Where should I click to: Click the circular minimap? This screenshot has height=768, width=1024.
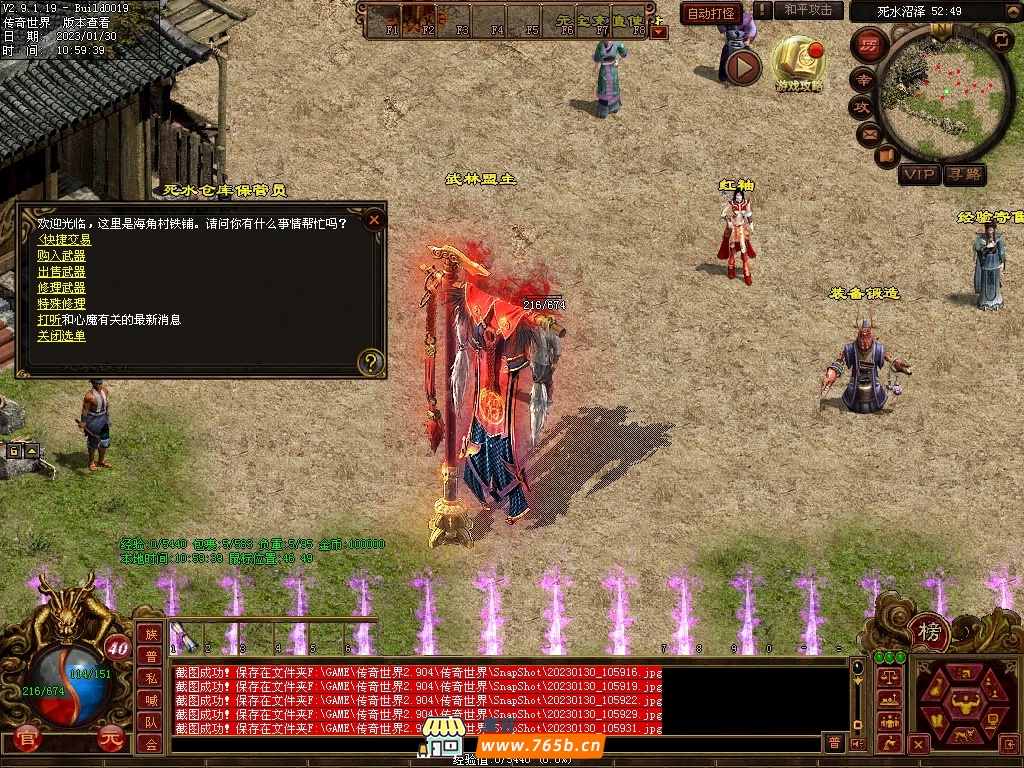(944, 93)
